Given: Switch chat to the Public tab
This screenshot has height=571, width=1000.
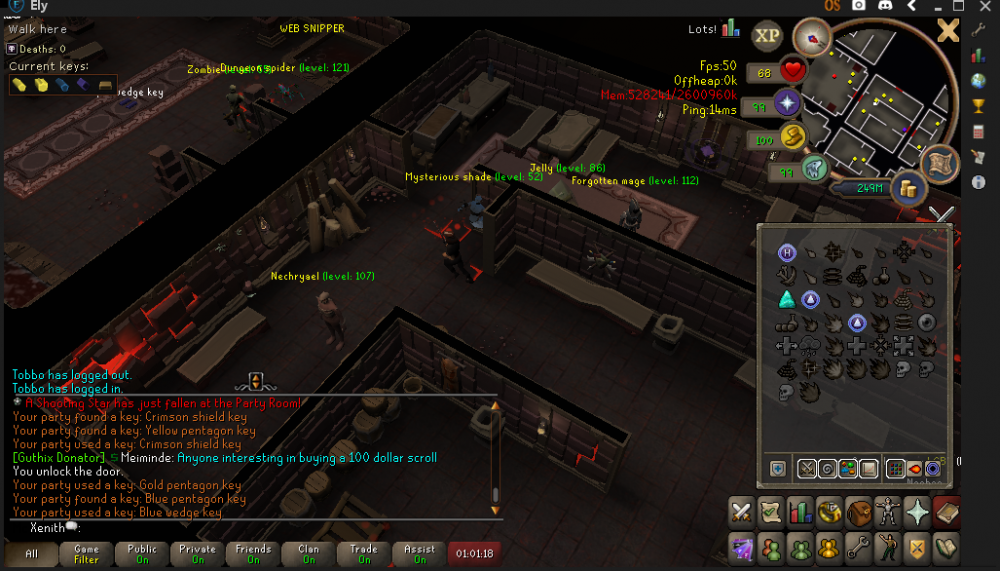Looking at the screenshot, I should tap(142, 553).
